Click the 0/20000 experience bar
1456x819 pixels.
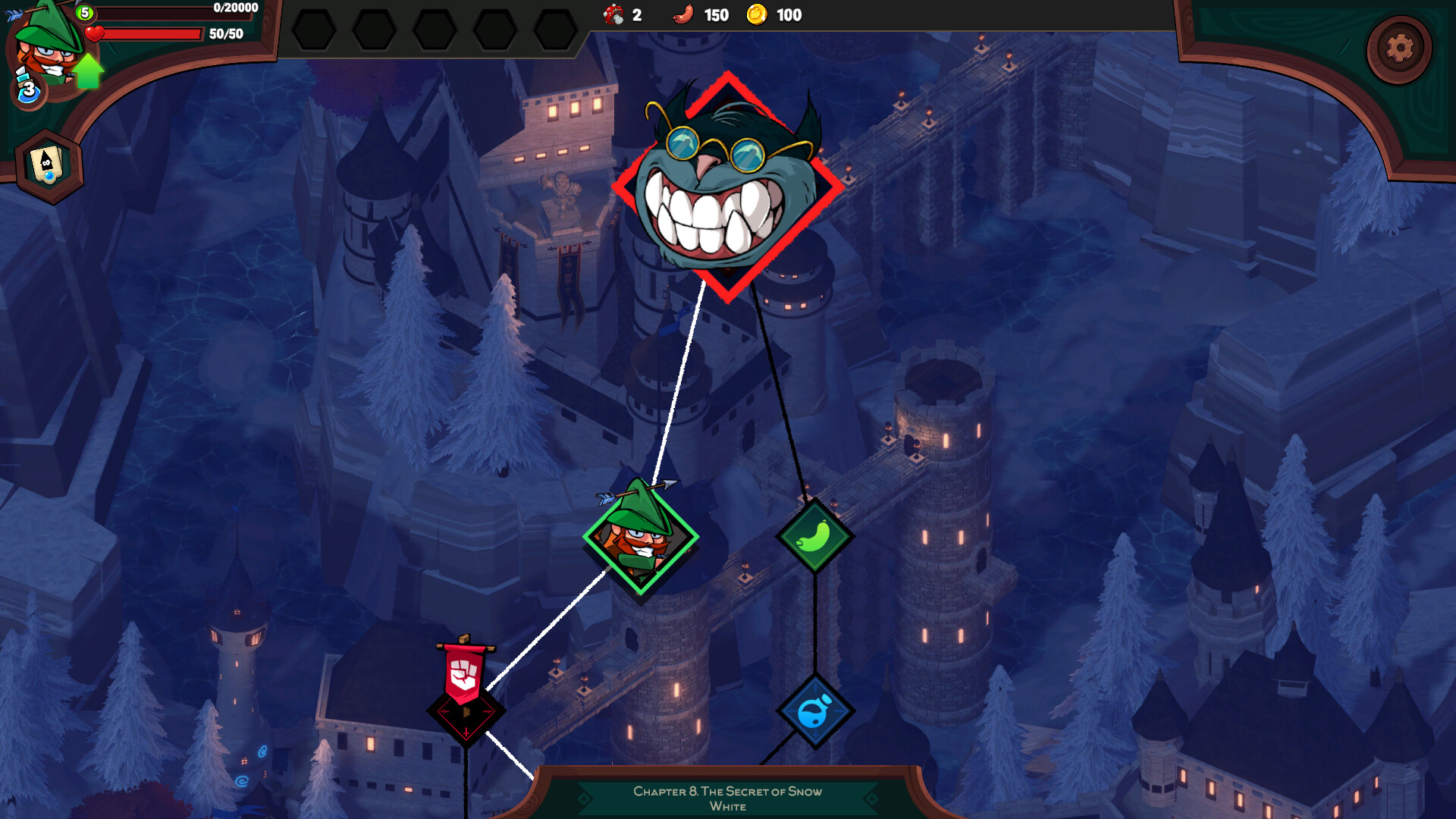tap(174, 9)
